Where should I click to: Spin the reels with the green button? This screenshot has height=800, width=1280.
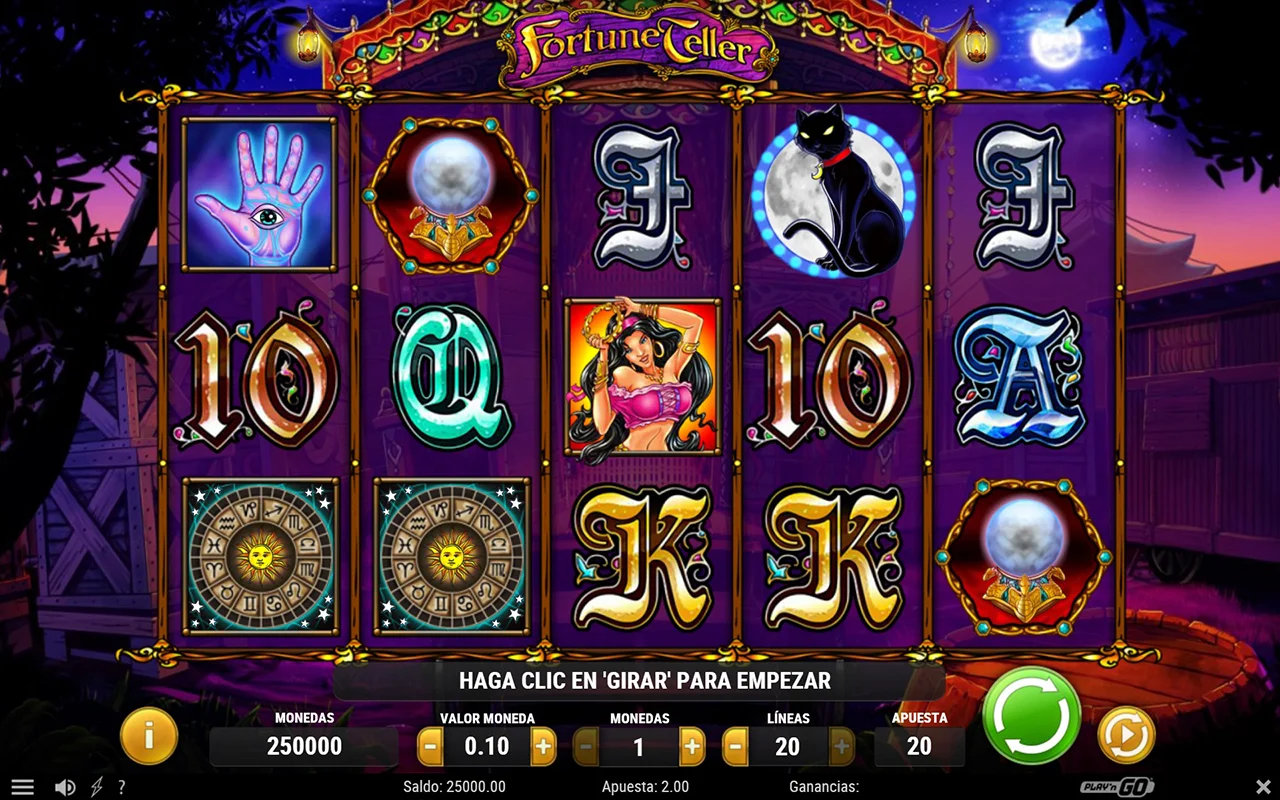pos(1031,716)
